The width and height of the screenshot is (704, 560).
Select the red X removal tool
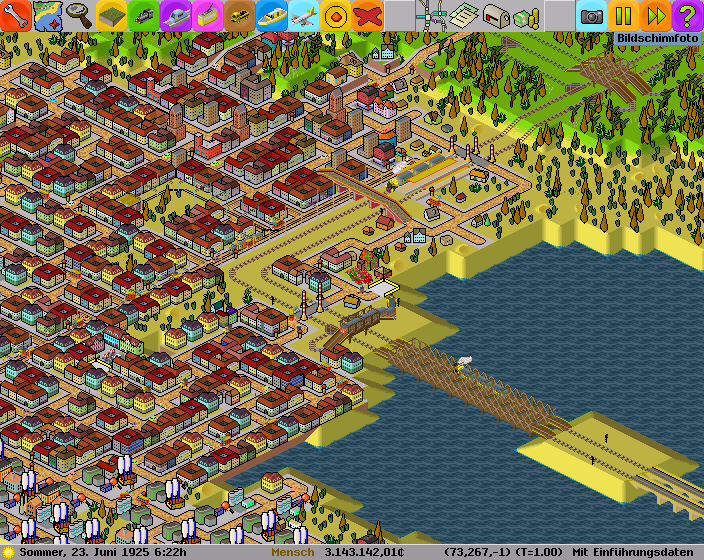368,16
